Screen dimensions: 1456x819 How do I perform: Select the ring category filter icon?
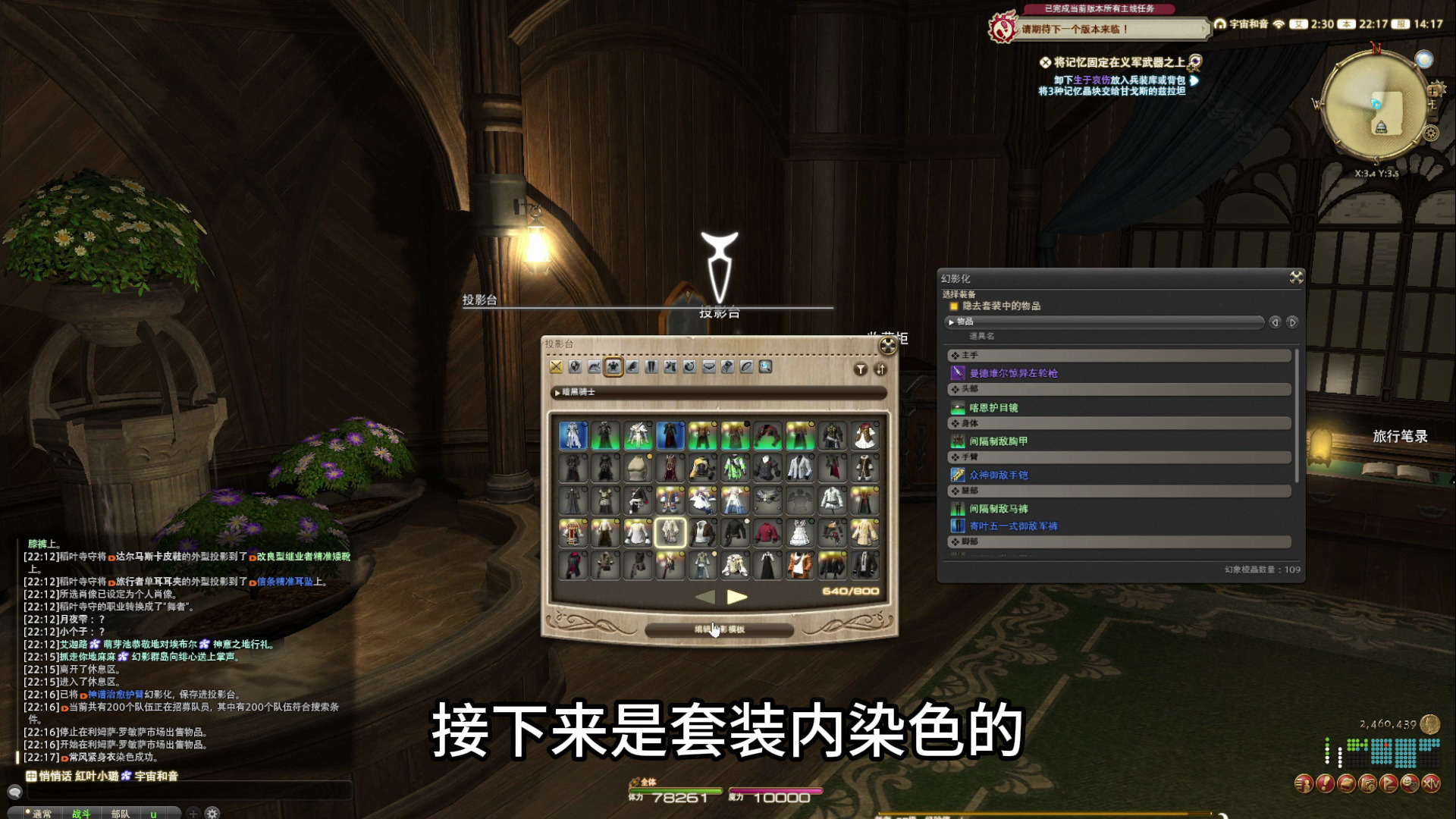(x=745, y=367)
